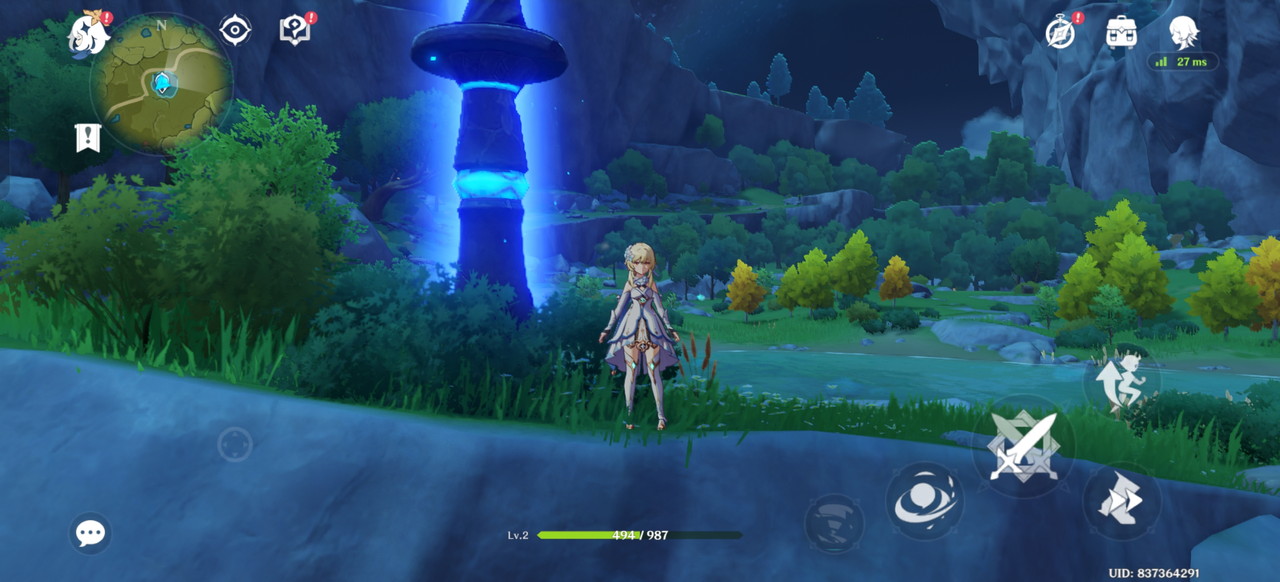
Task: Open the circular minimap
Action: click(161, 83)
